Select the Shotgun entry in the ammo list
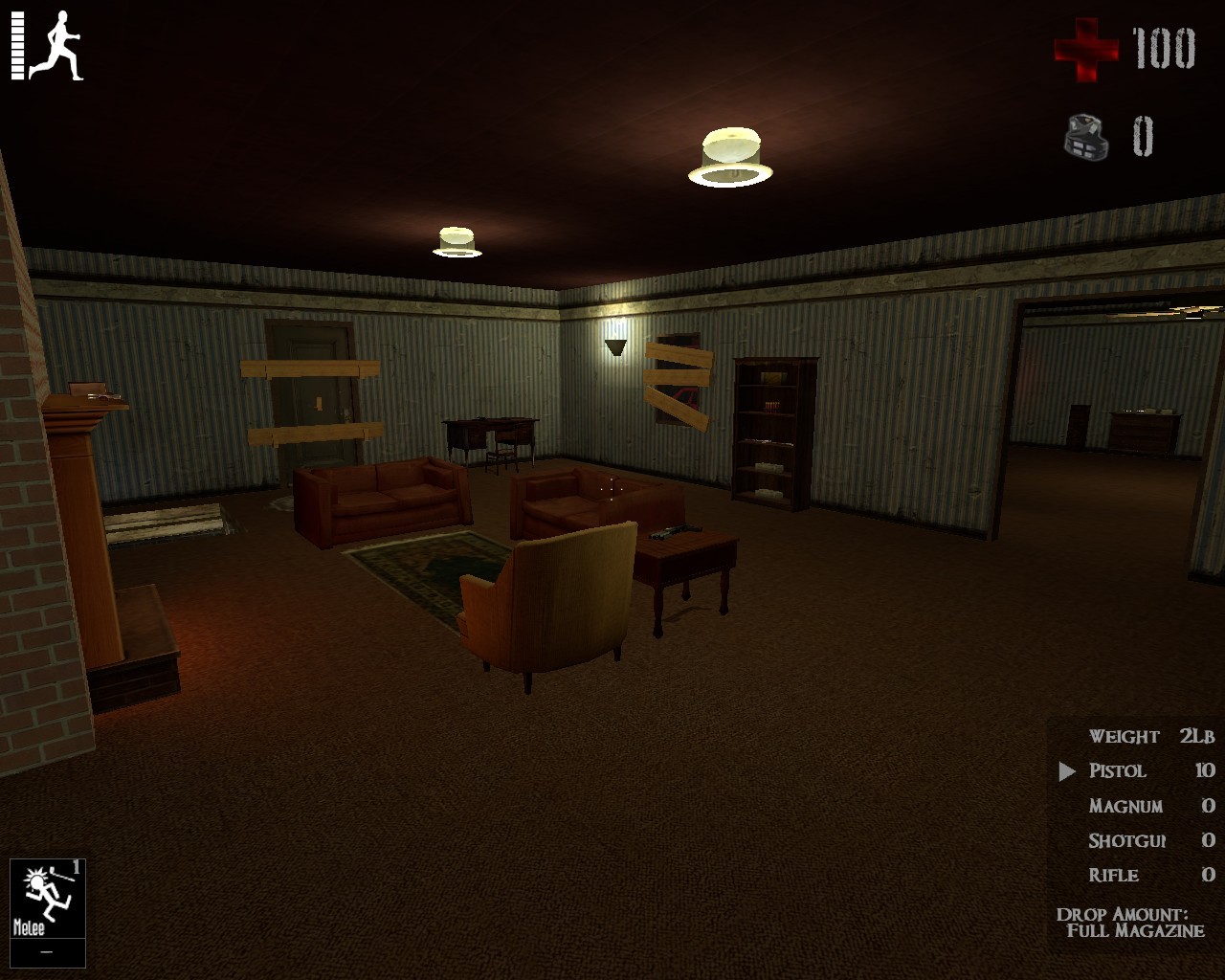This screenshot has width=1225, height=980. point(1126,839)
